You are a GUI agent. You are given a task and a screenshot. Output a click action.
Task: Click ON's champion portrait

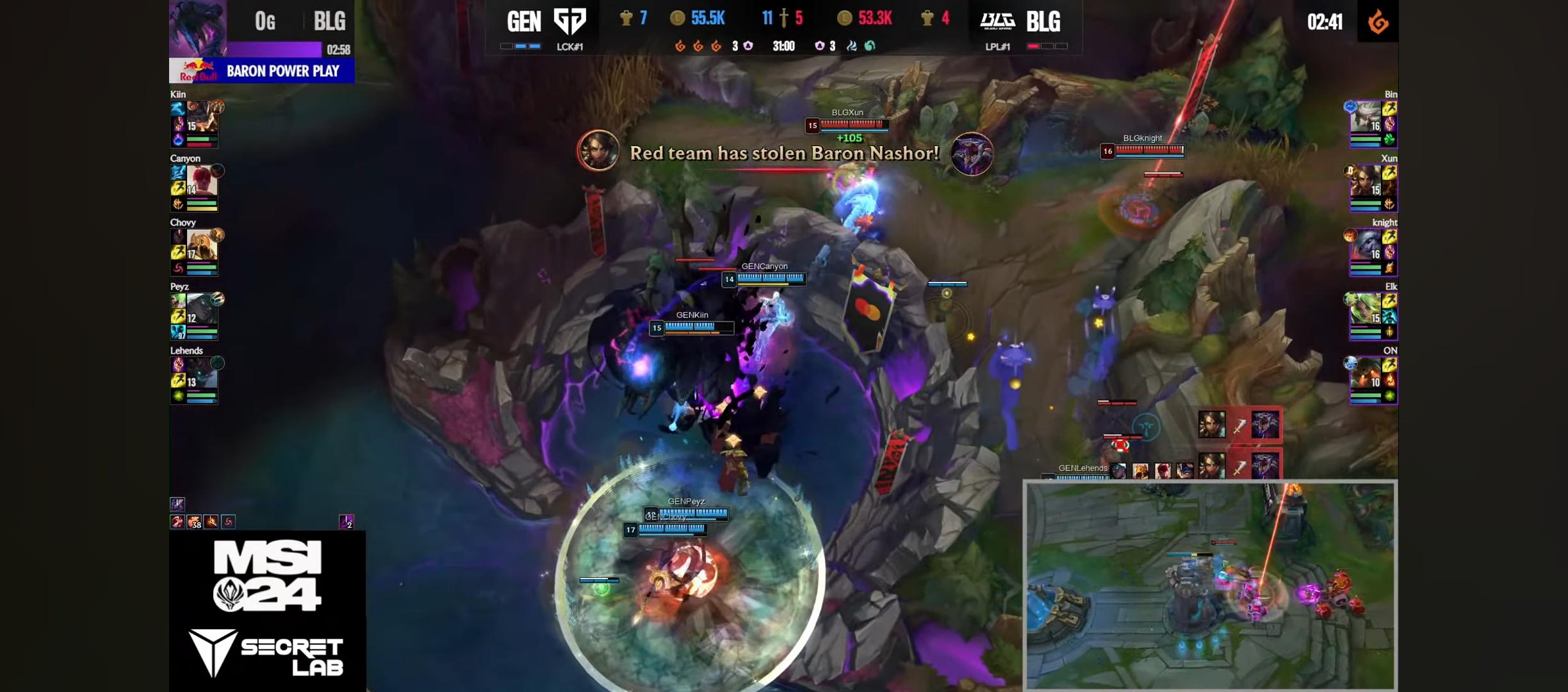(1365, 373)
